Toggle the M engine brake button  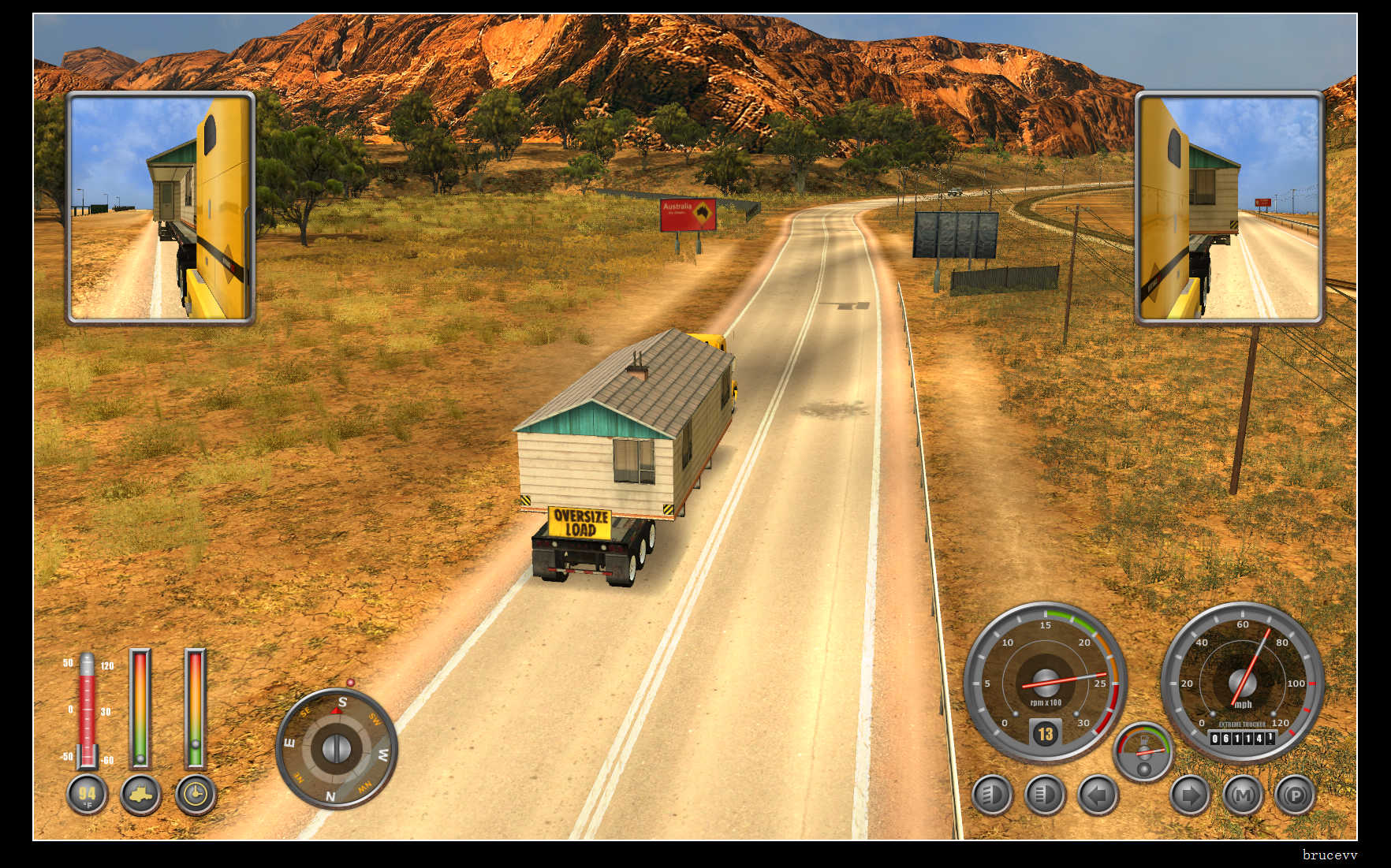(x=1243, y=795)
